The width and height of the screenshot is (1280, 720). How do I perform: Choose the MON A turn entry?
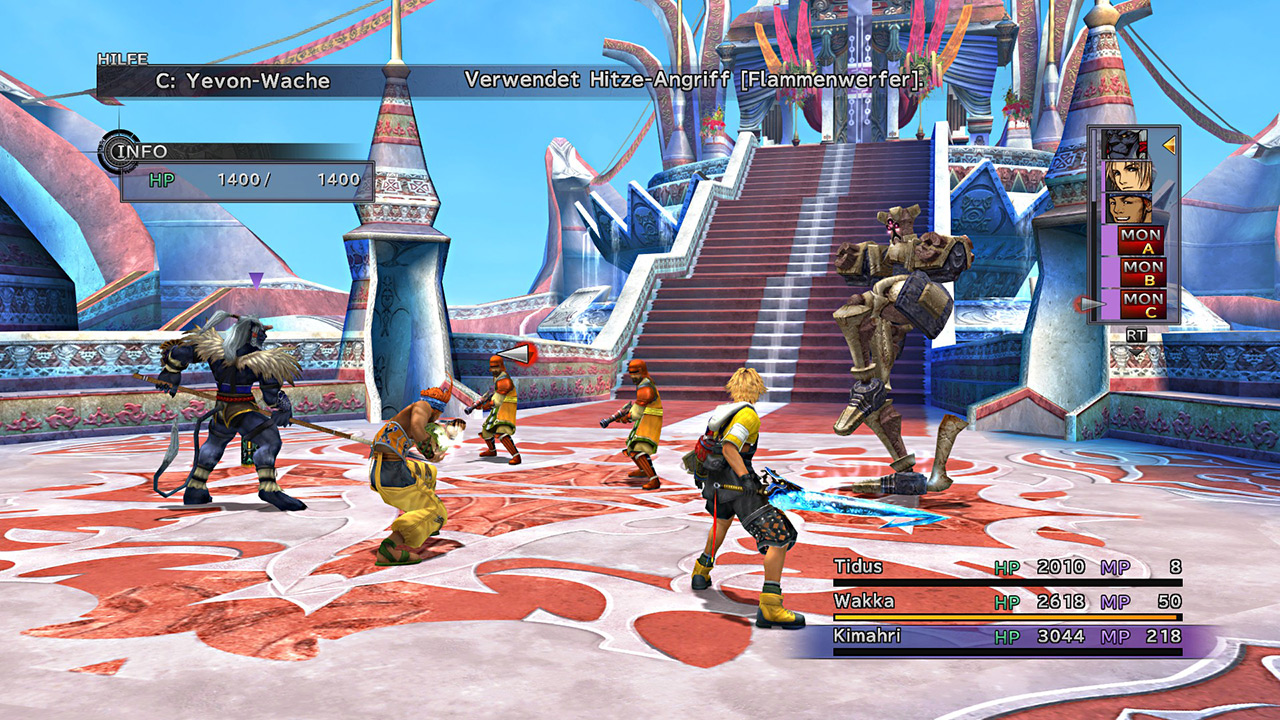pos(1140,241)
